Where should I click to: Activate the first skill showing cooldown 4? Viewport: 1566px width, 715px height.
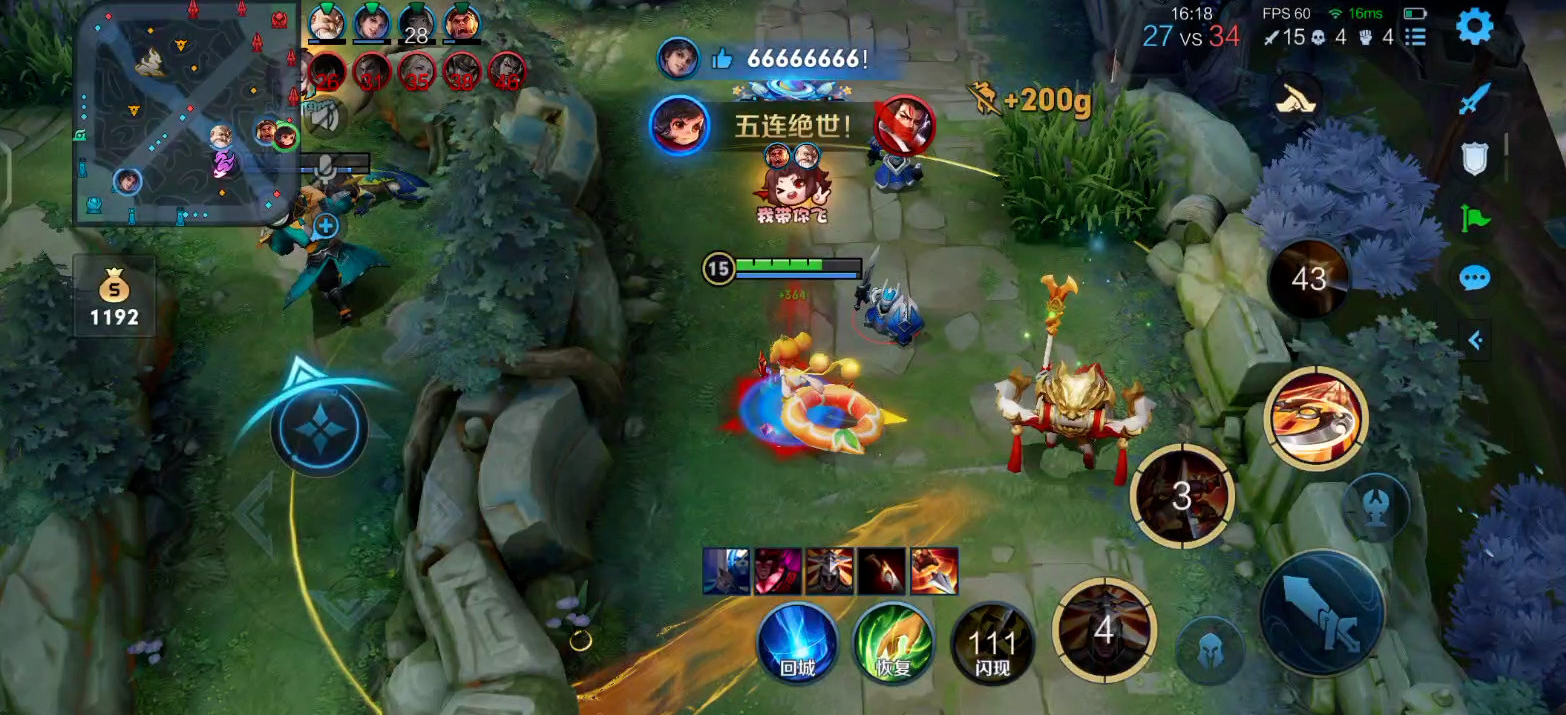1104,630
